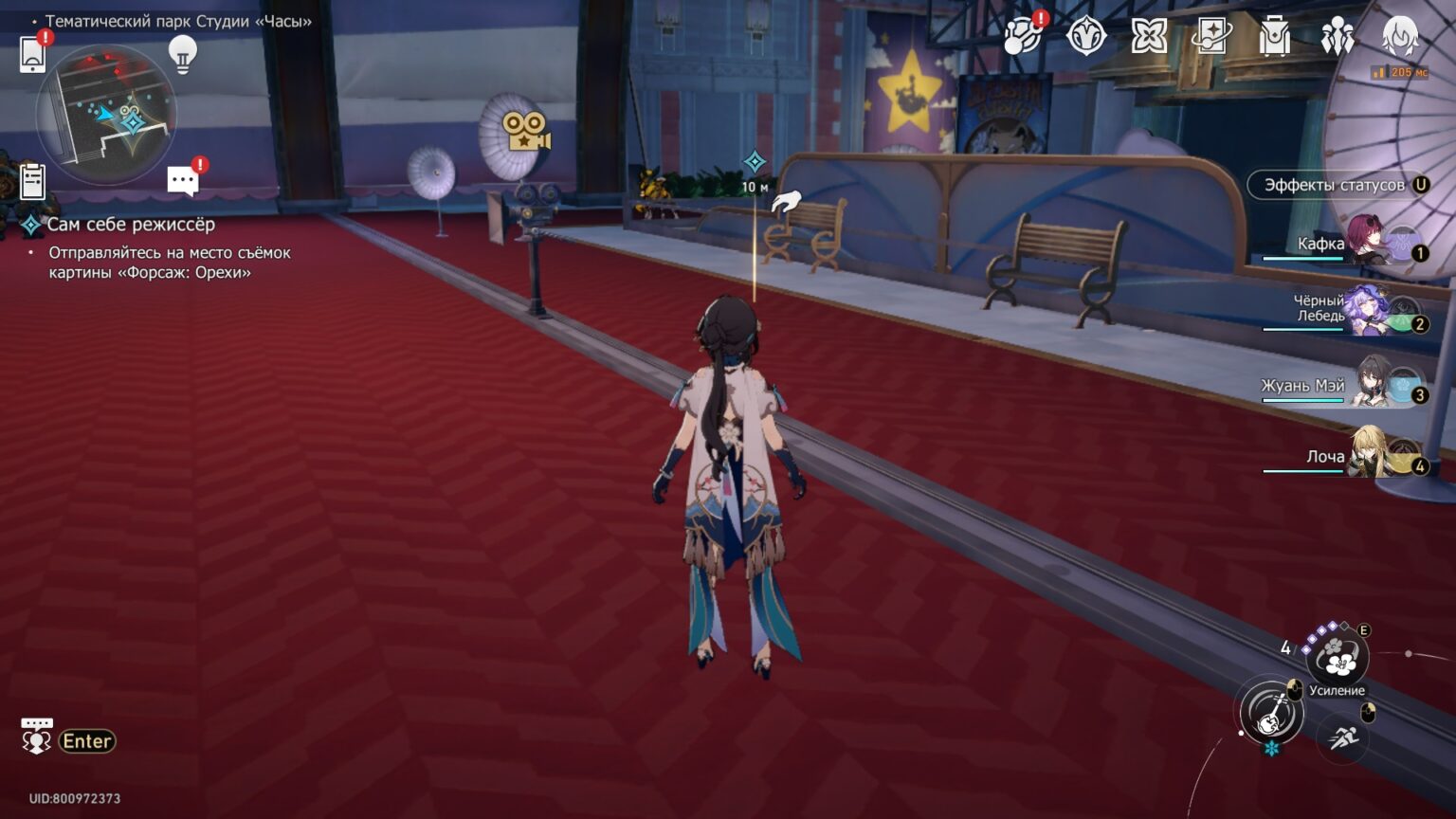Open the character lineup icon
Screen dimensions: 1456x819
tap(1337, 35)
